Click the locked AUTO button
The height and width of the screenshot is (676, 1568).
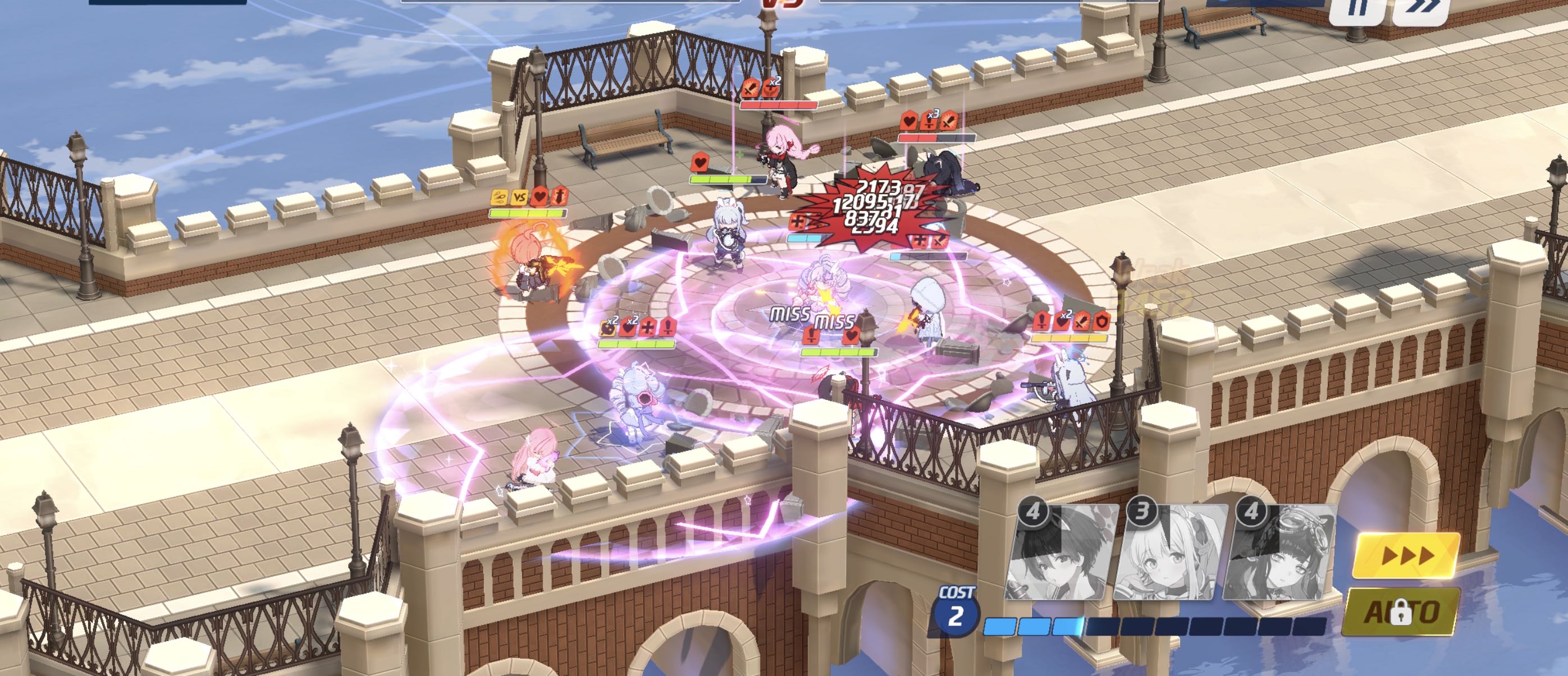coord(1401,611)
